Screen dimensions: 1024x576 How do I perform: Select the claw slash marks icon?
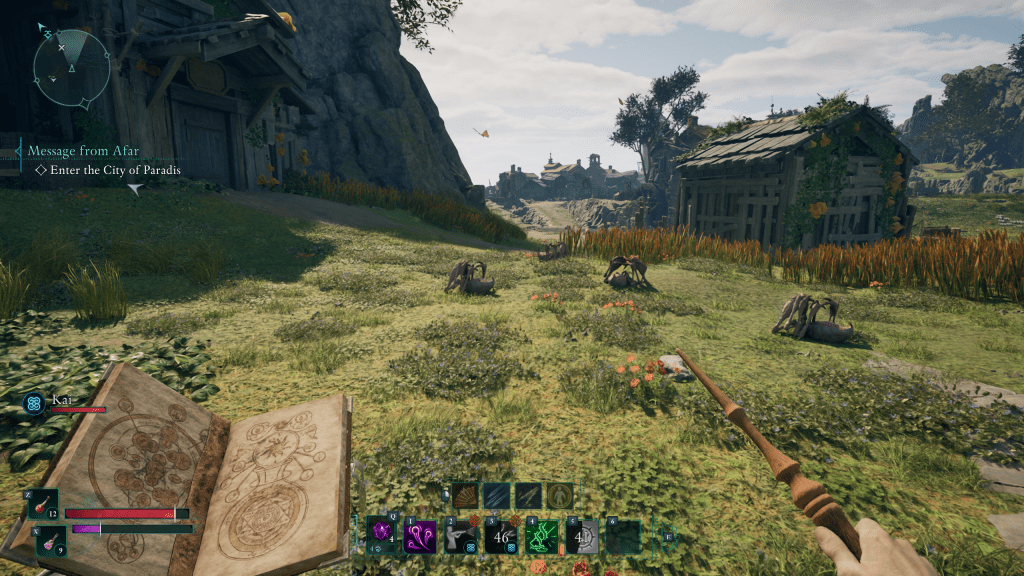(497, 495)
